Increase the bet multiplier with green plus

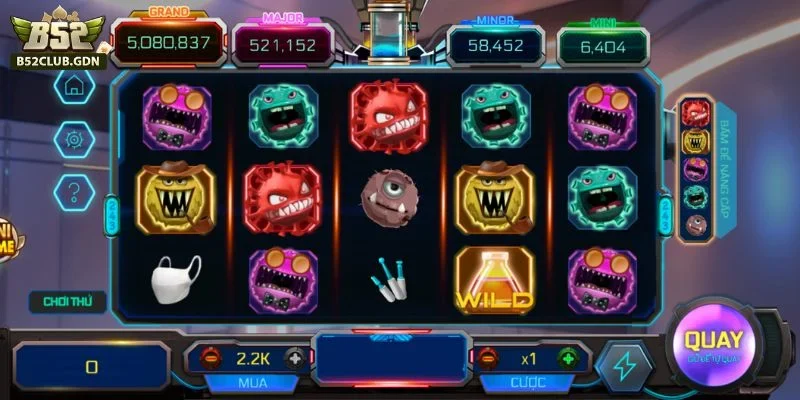(x=567, y=358)
